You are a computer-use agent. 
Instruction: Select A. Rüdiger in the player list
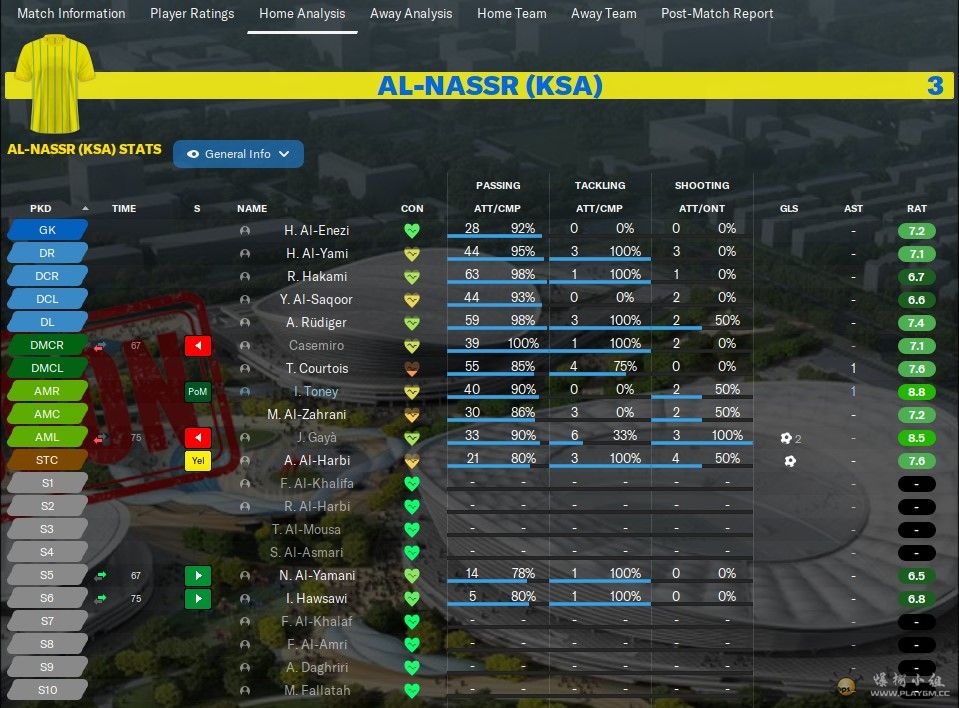[x=317, y=323]
